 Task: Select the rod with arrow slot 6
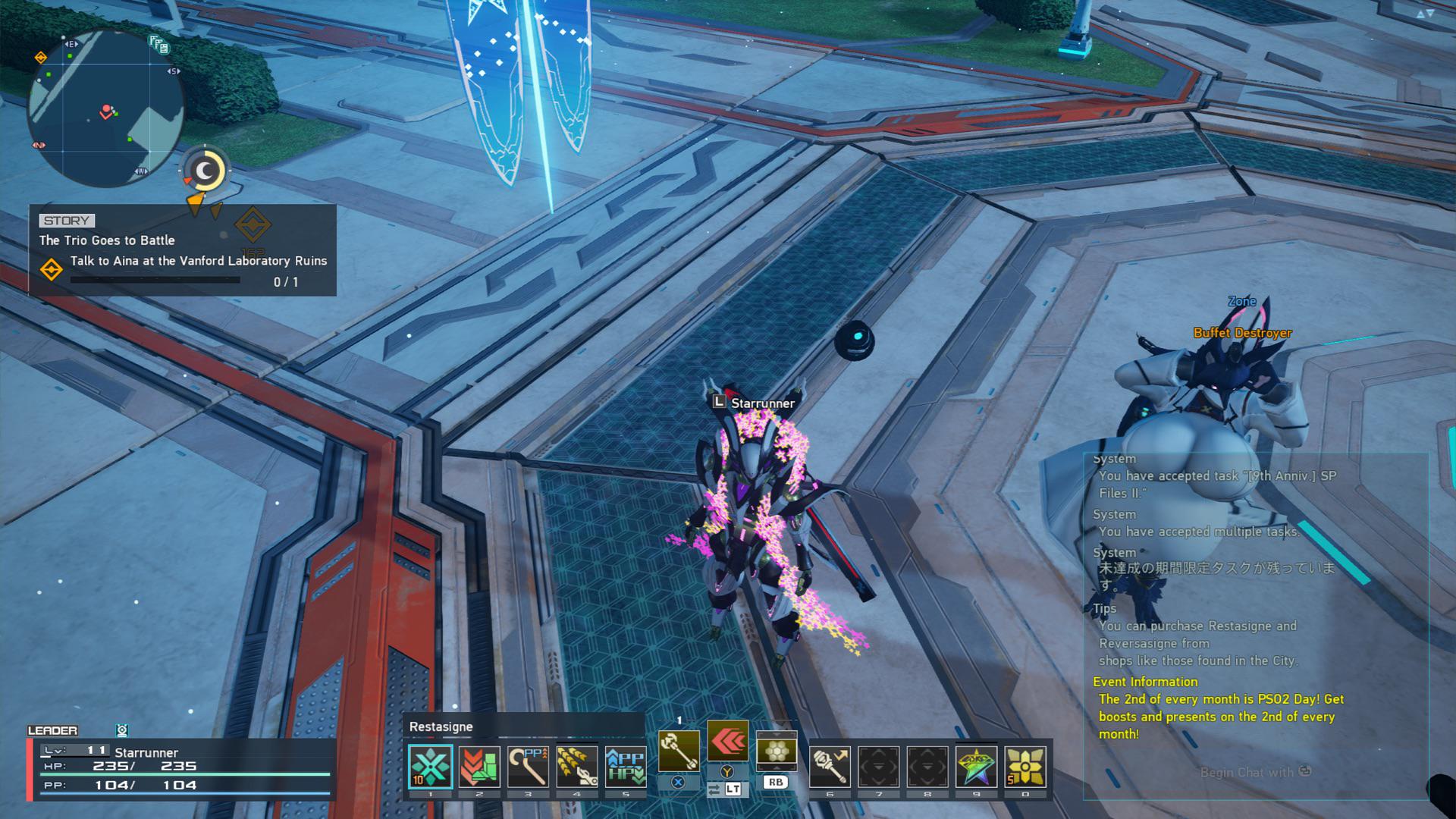[830, 767]
